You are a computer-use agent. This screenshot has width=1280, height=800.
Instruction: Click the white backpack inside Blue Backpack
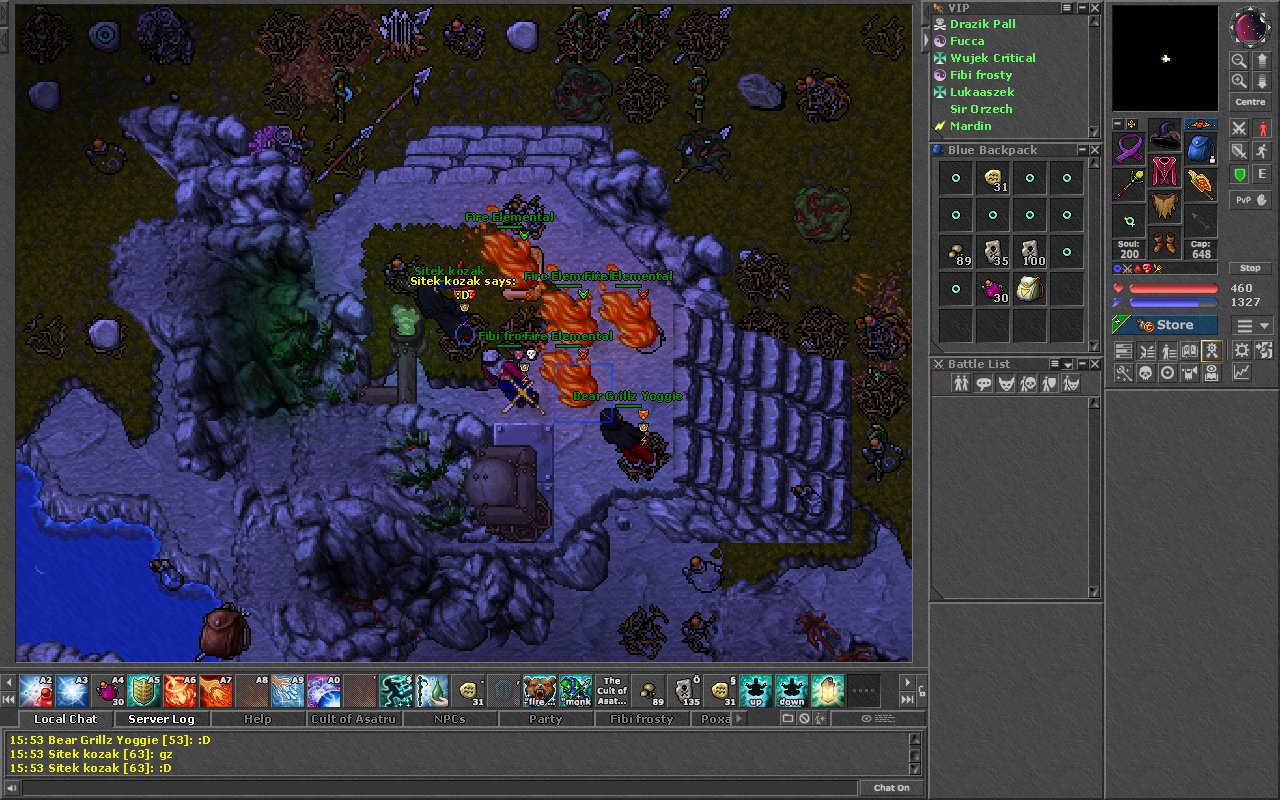pos(1030,289)
